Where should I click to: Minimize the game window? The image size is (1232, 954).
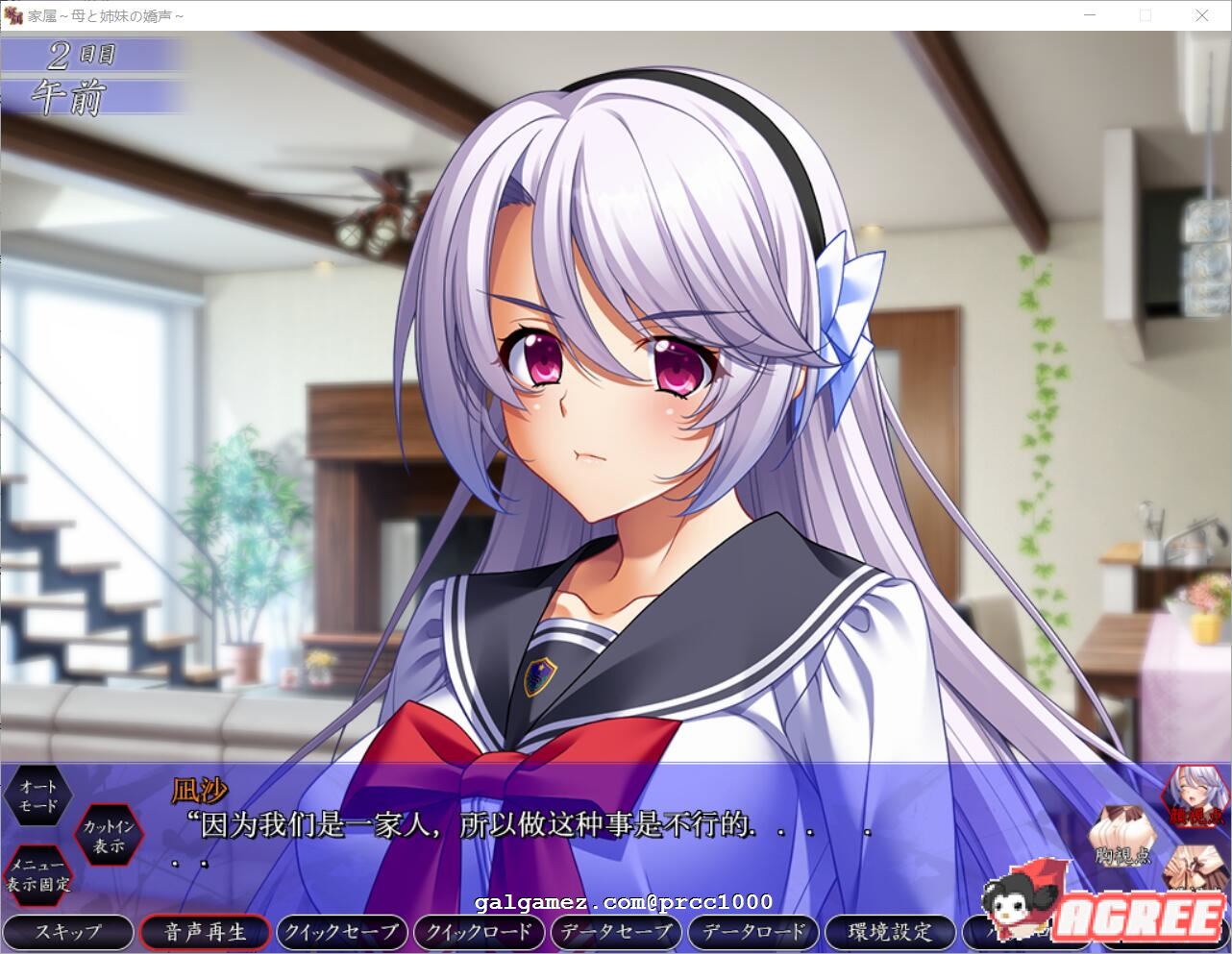click(x=1090, y=15)
